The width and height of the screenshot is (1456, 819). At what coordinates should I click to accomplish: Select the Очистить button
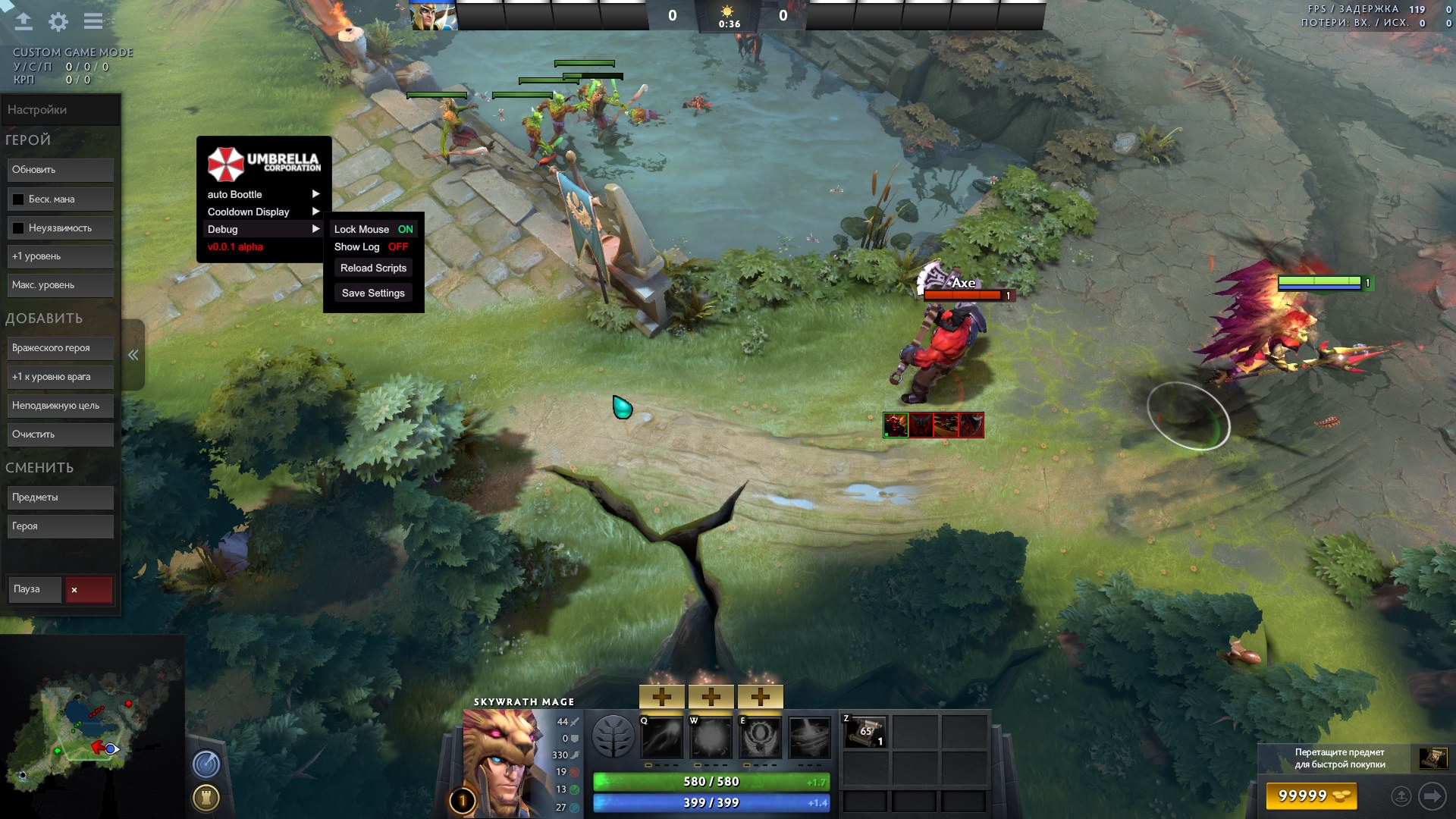pos(61,435)
